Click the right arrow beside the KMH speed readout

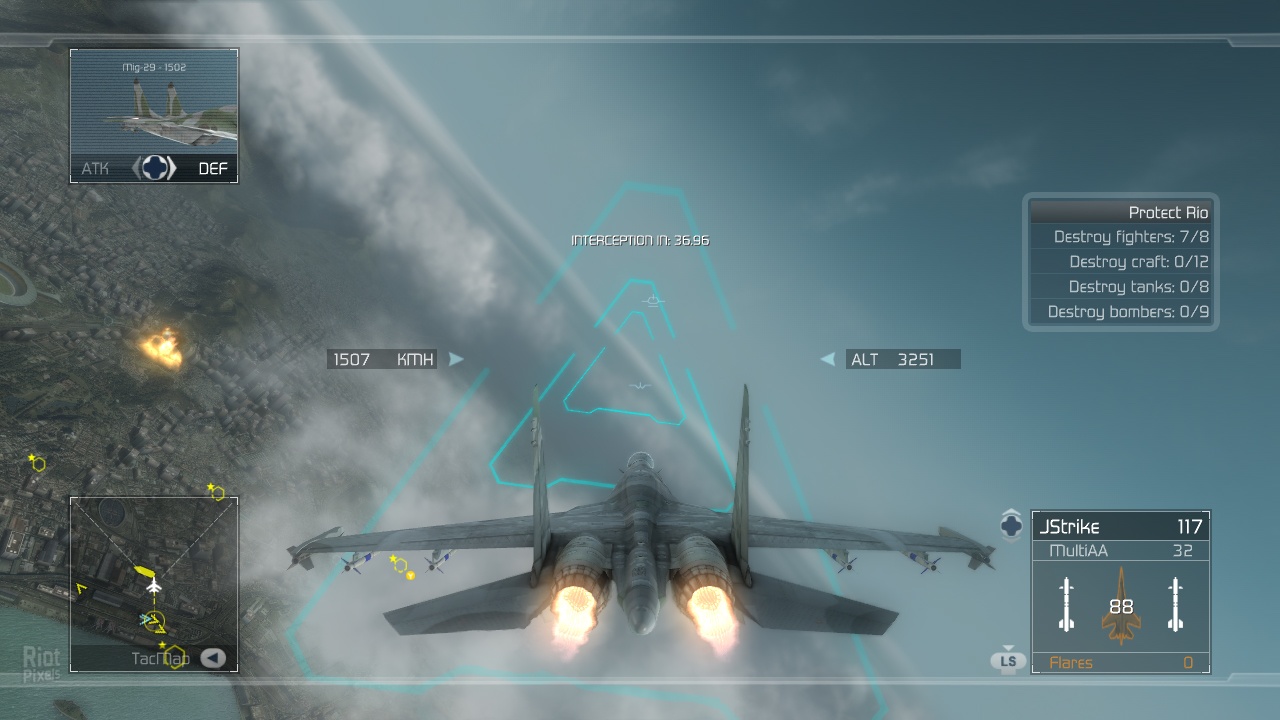(456, 359)
